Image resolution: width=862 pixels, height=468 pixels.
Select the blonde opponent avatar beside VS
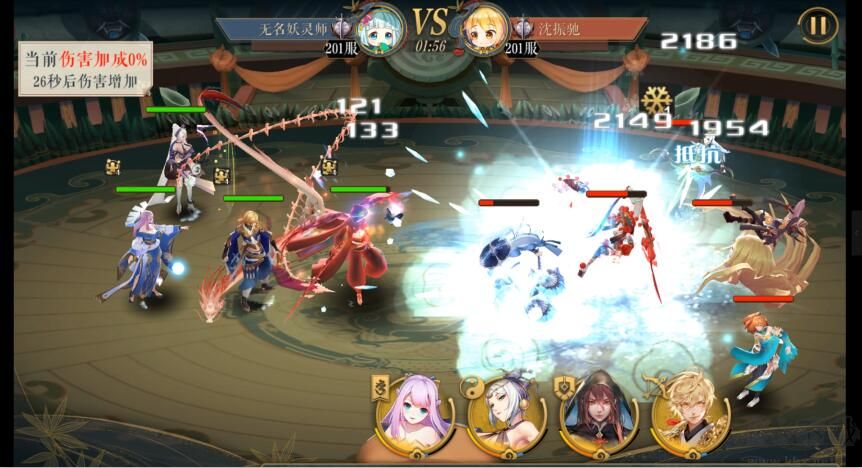click(484, 29)
